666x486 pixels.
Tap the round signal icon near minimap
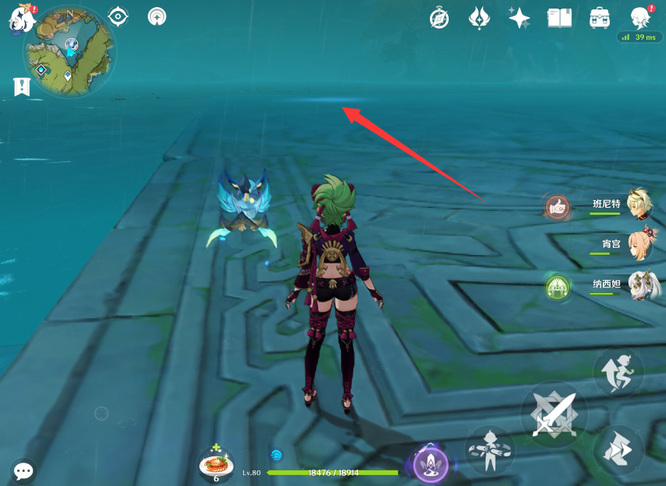157,17
